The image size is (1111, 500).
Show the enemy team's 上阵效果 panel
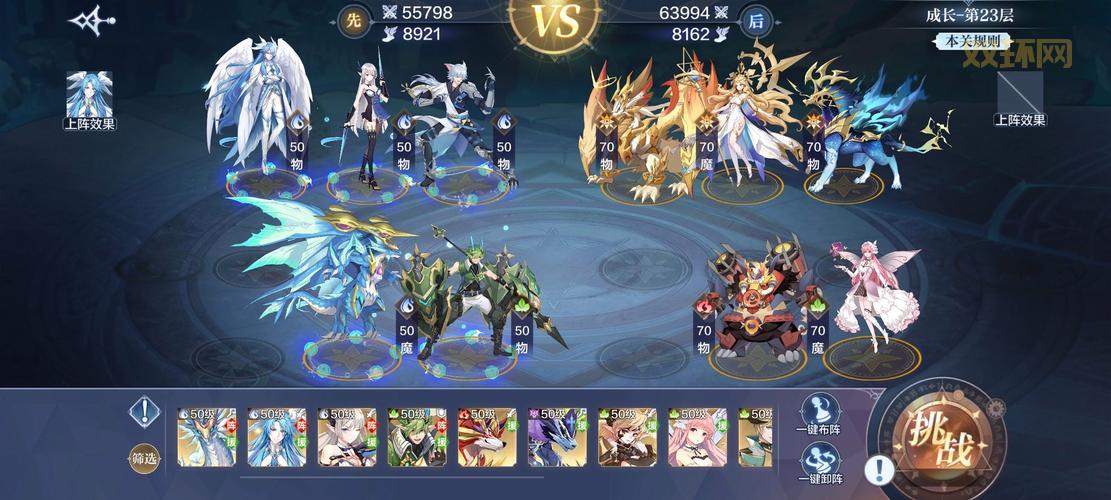(x=1020, y=96)
